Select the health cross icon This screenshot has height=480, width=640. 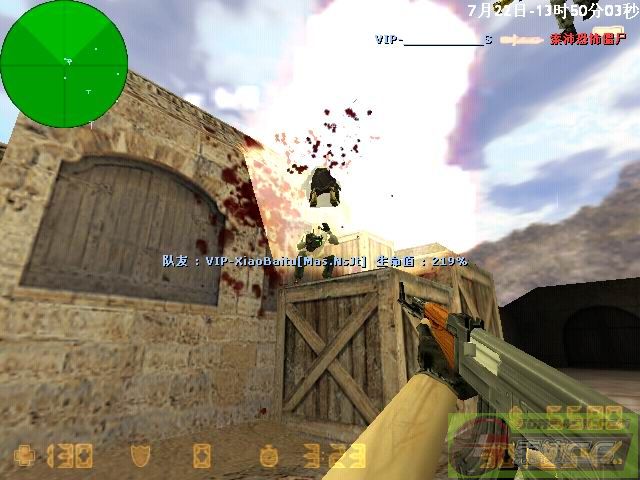tap(23, 457)
